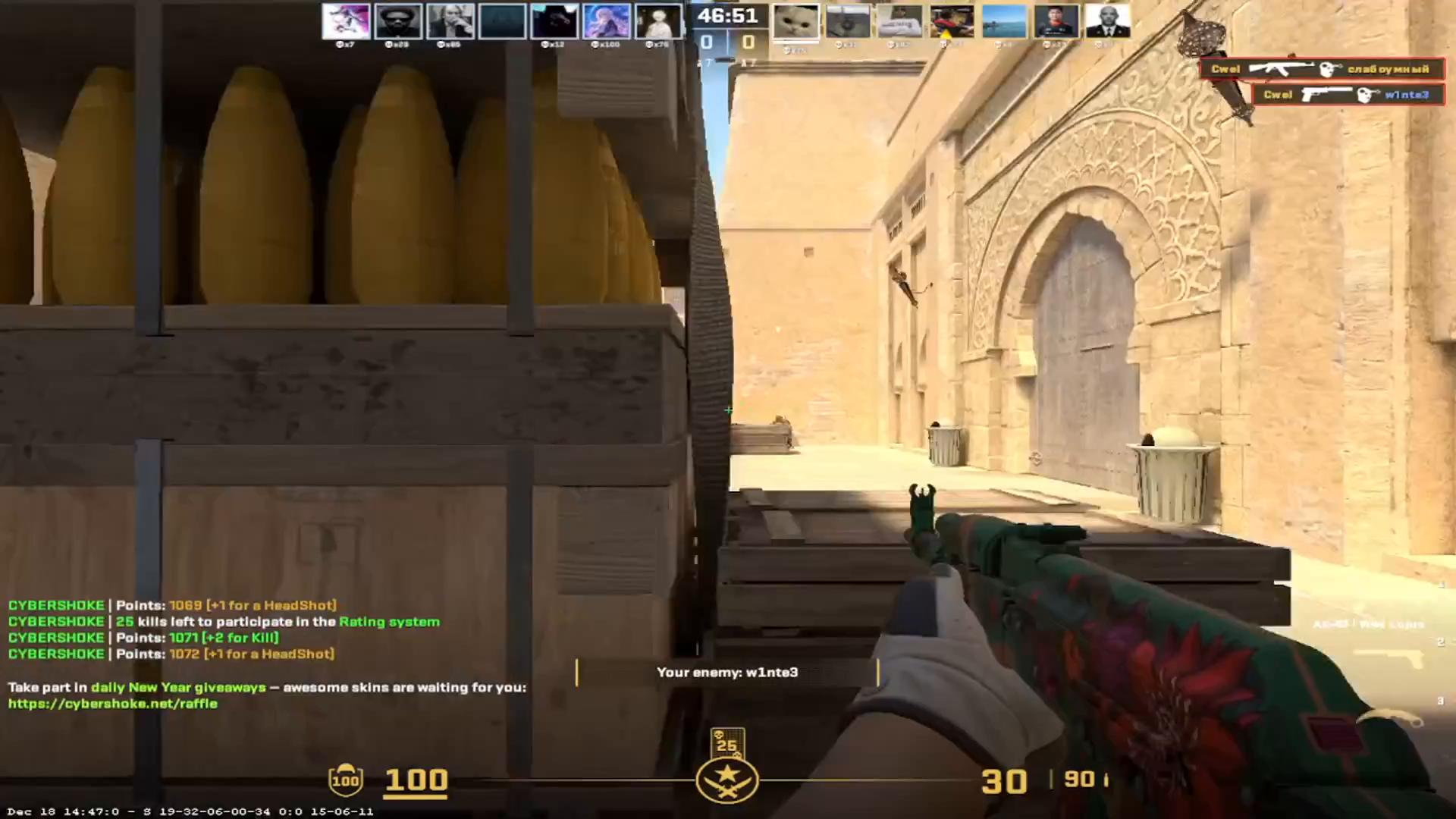This screenshot has width=1456, height=819.
Task: Click the reserve ammo value 90
Action: (x=1080, y=780)
